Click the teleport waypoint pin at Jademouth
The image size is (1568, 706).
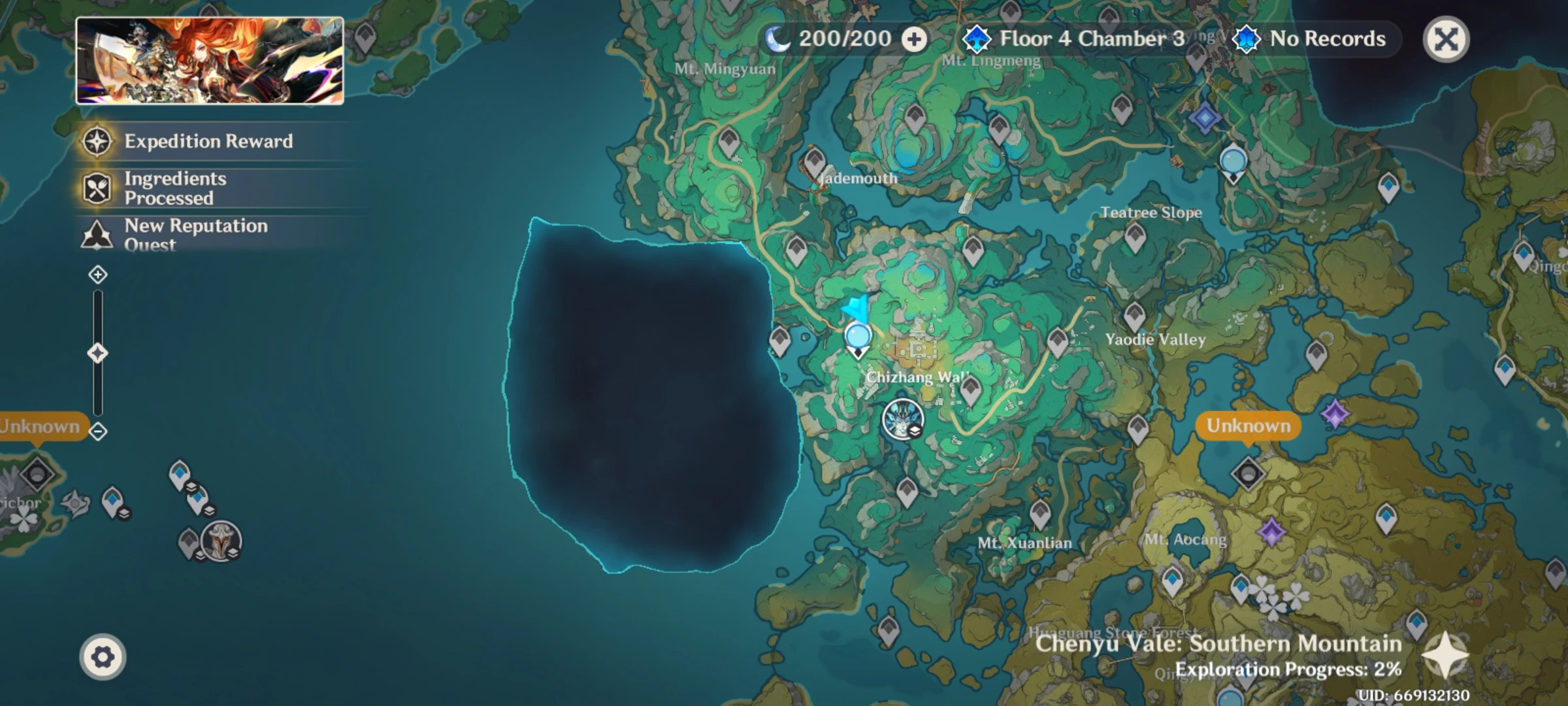tap(815, 160)
